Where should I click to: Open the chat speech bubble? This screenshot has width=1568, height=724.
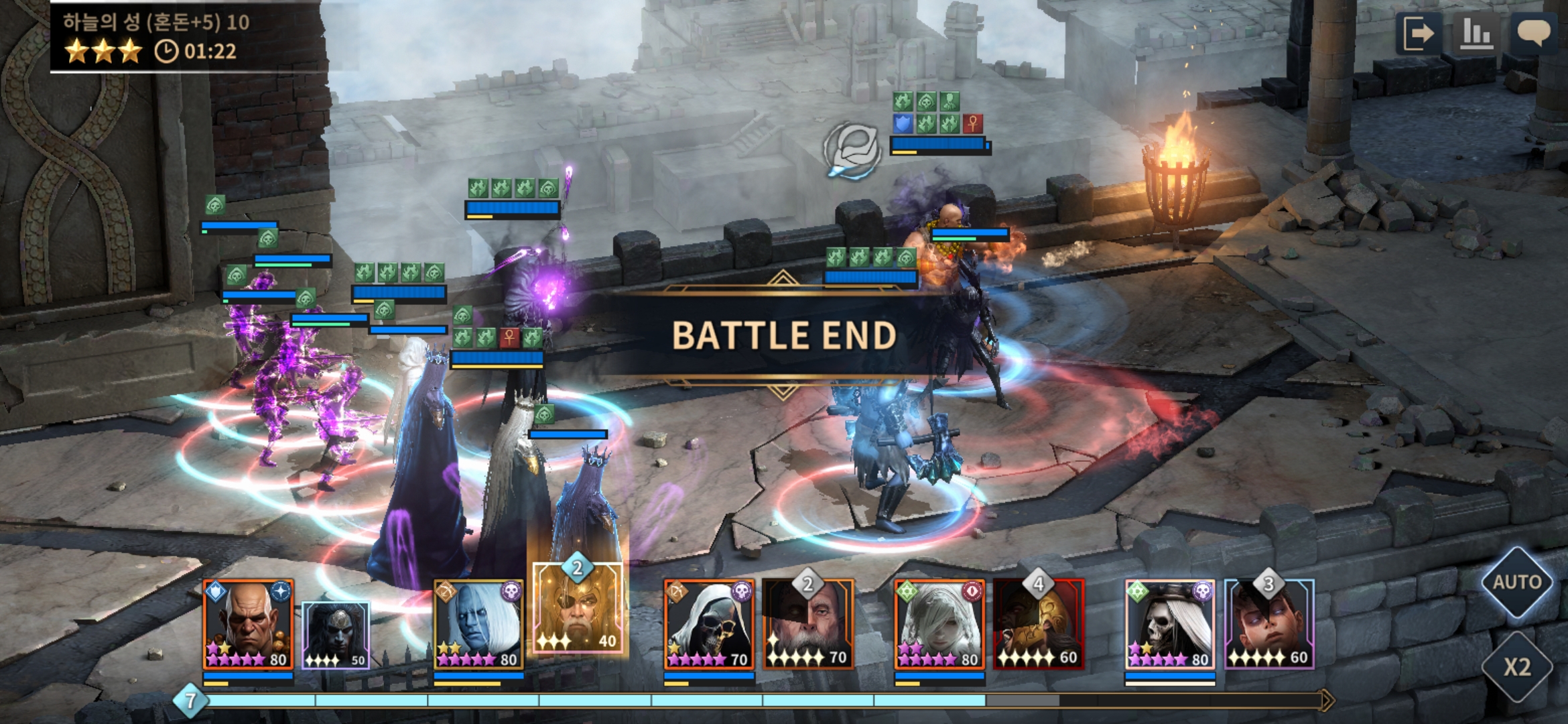1533,32
